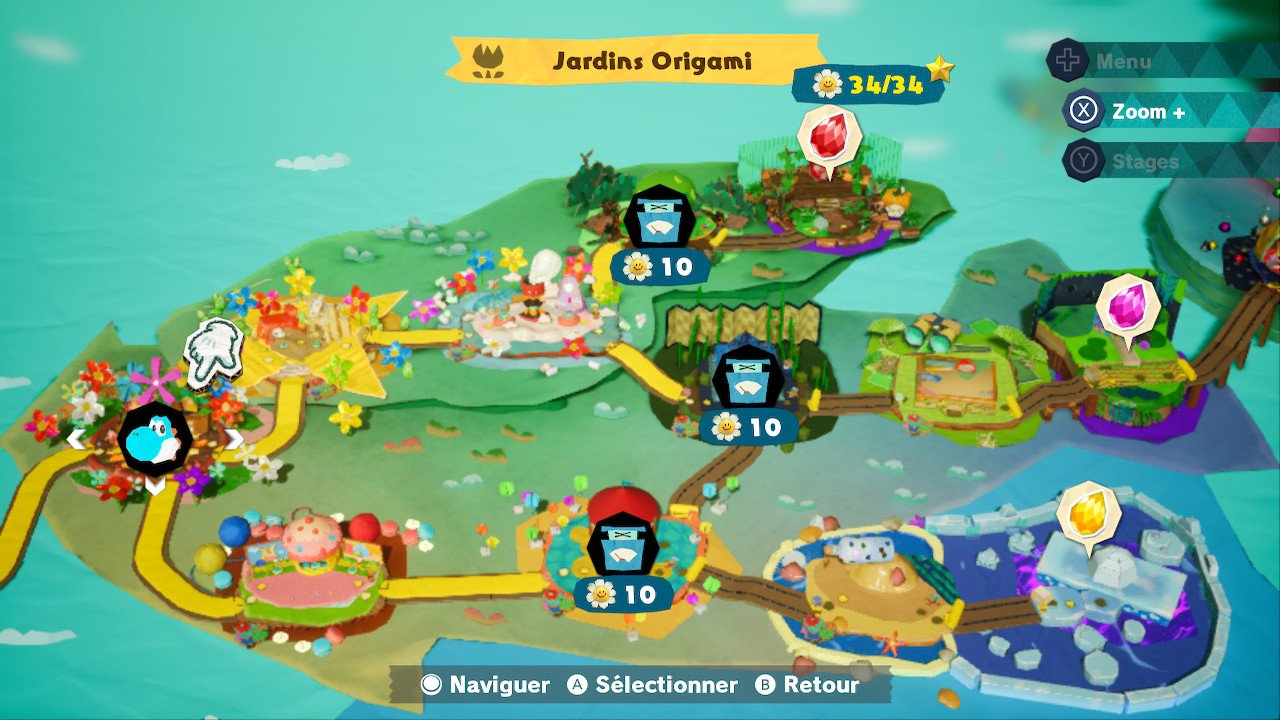Choose the yellow gem stage marker
This screenshot has height=720, width=1280.
(1088, 512)
